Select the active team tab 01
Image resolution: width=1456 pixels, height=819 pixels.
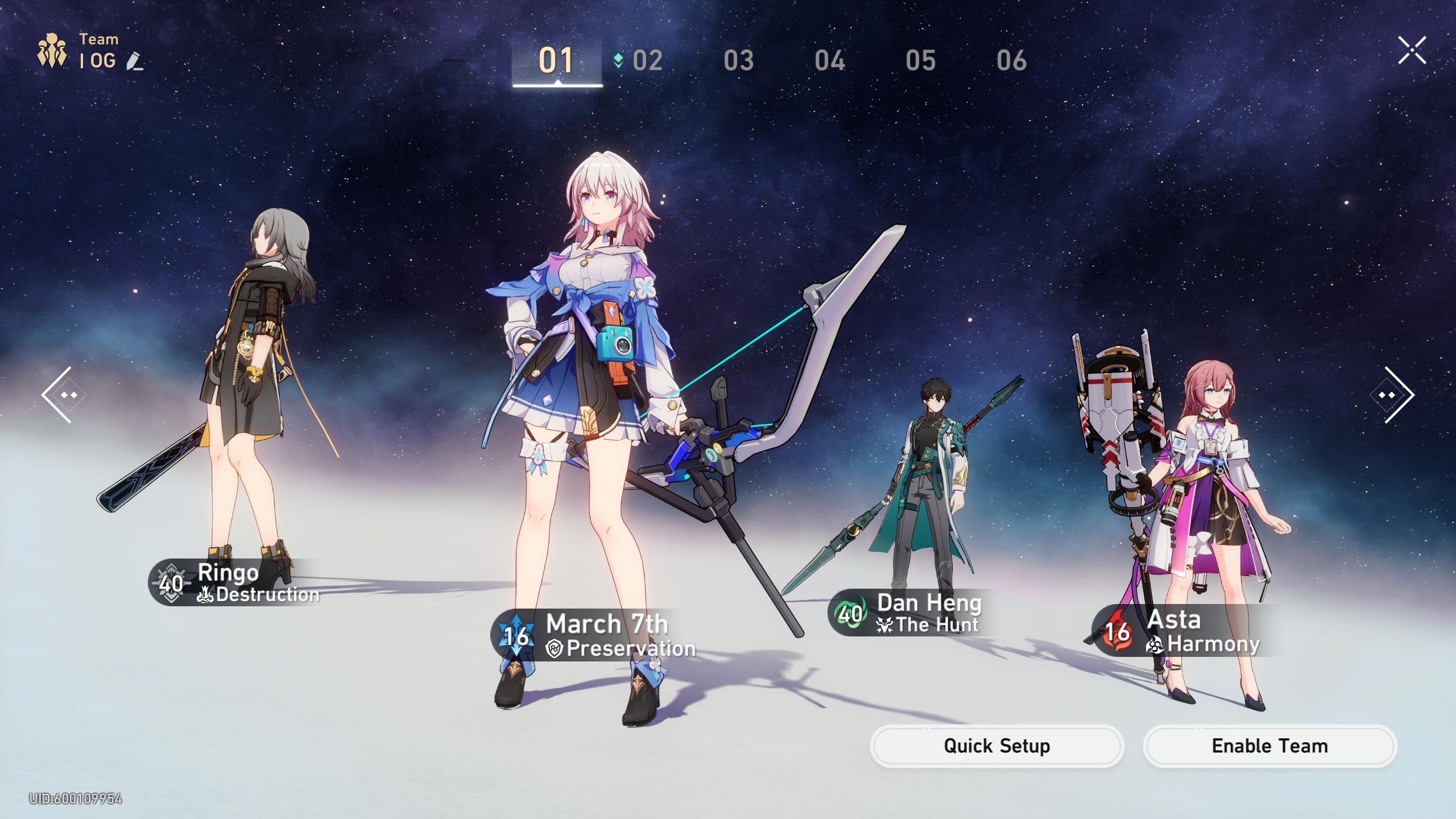click(x=556, y=60)
